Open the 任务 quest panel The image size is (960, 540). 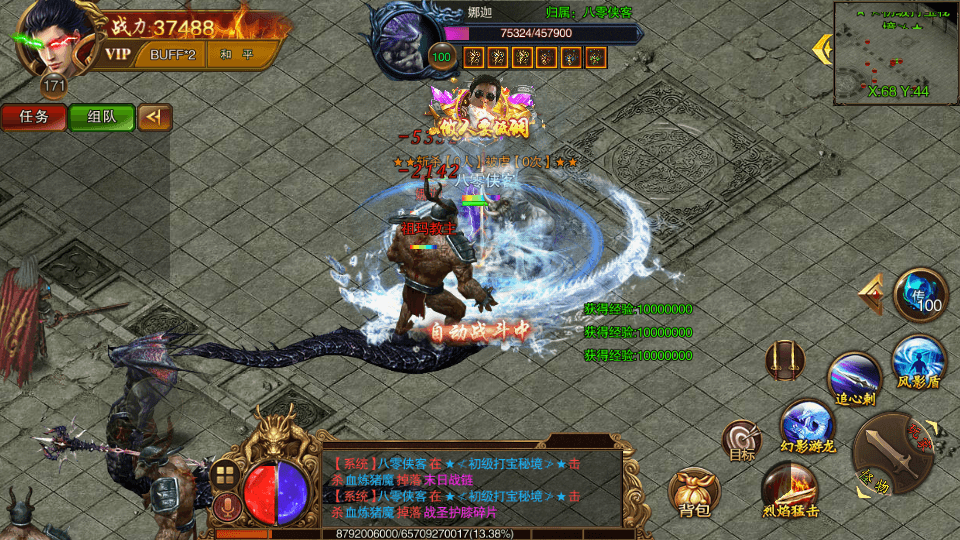34,117
